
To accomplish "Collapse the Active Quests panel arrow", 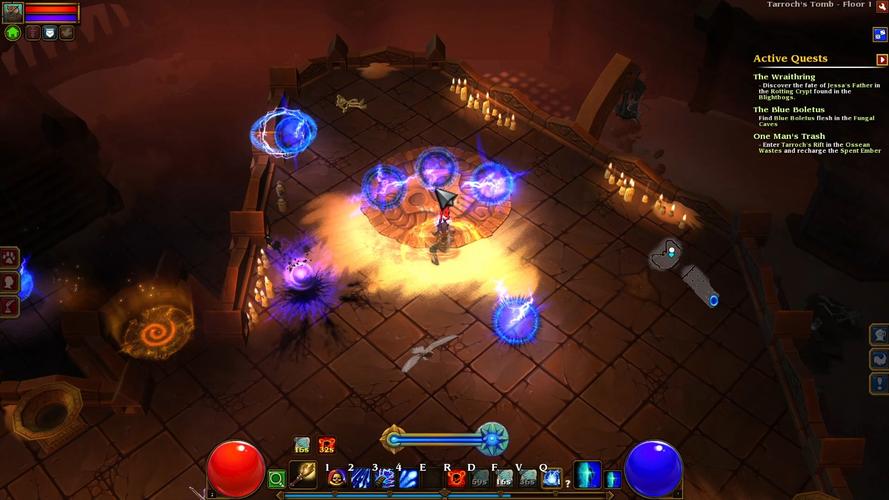I will (x=881, y=60).
